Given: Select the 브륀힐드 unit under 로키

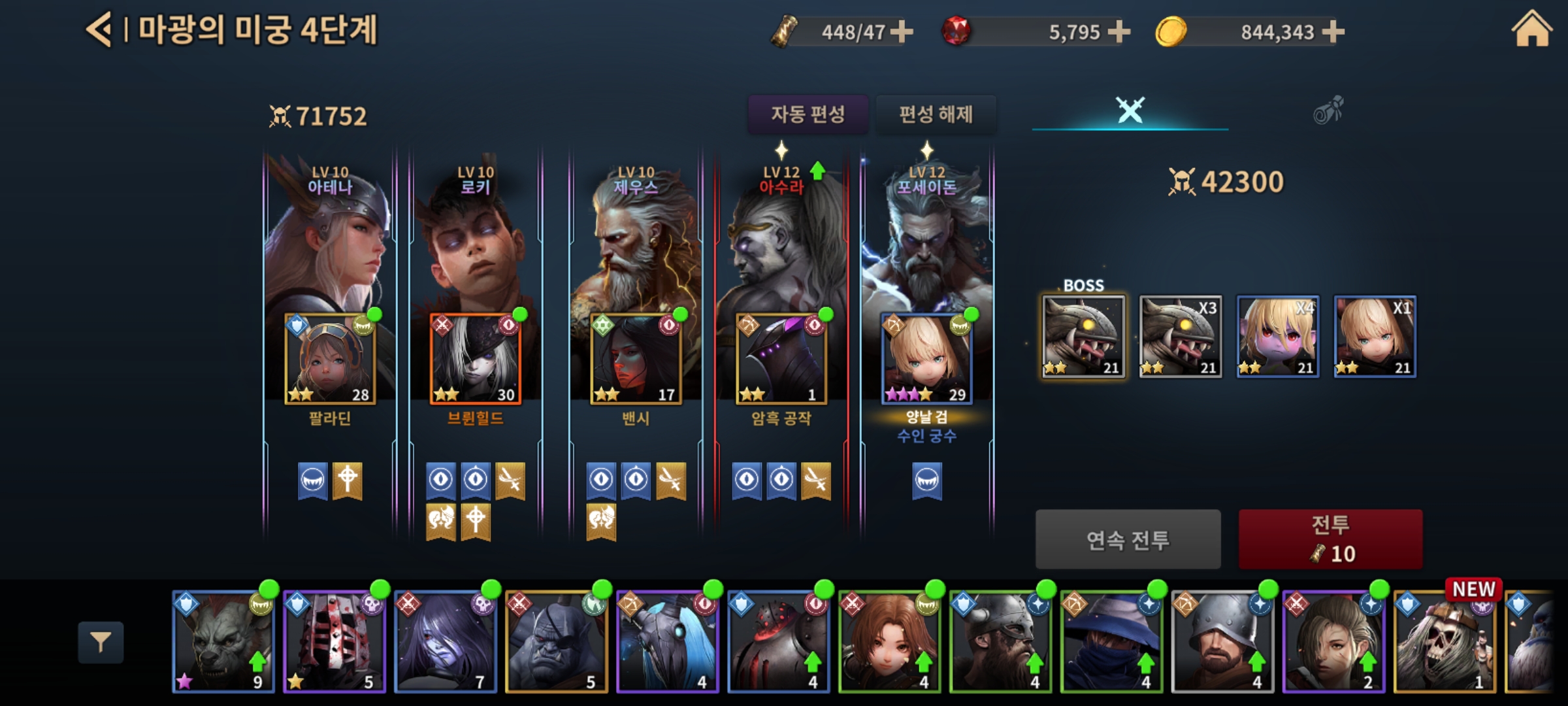Looking at the screenshot, I should click(x=475, y=360).
